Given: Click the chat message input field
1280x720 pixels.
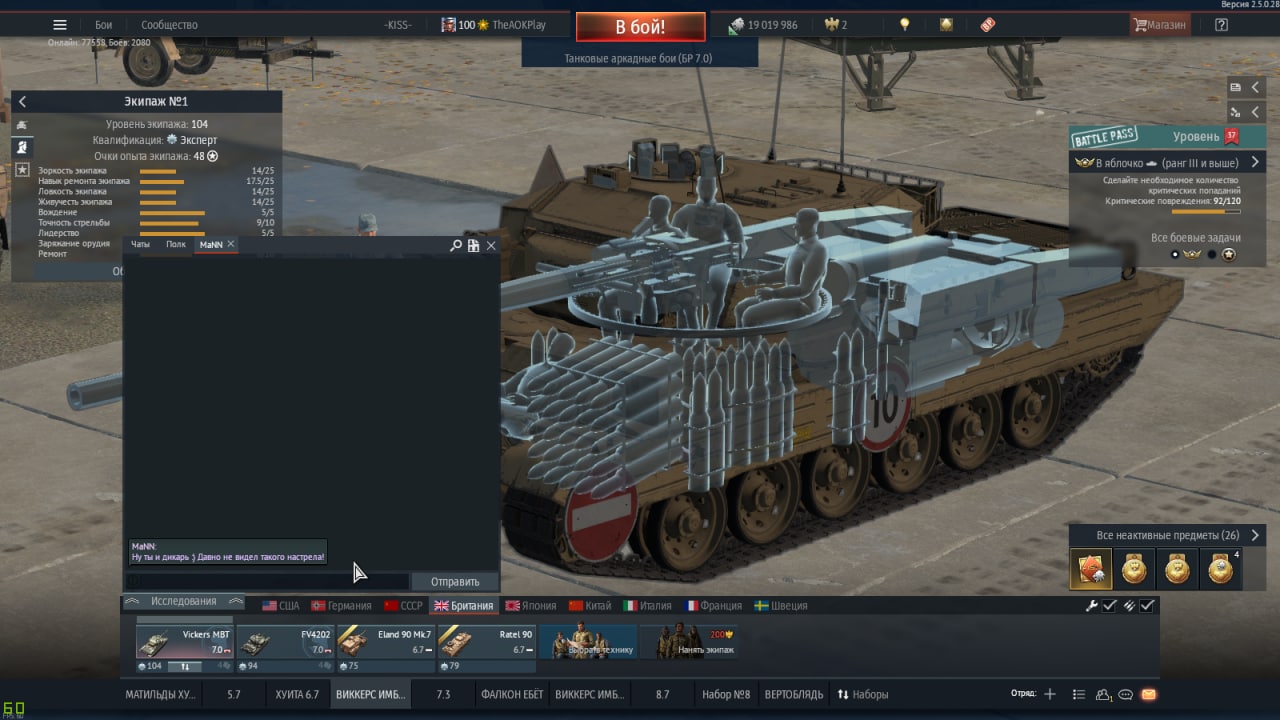Looking at the screenshot, I should 270,581.
